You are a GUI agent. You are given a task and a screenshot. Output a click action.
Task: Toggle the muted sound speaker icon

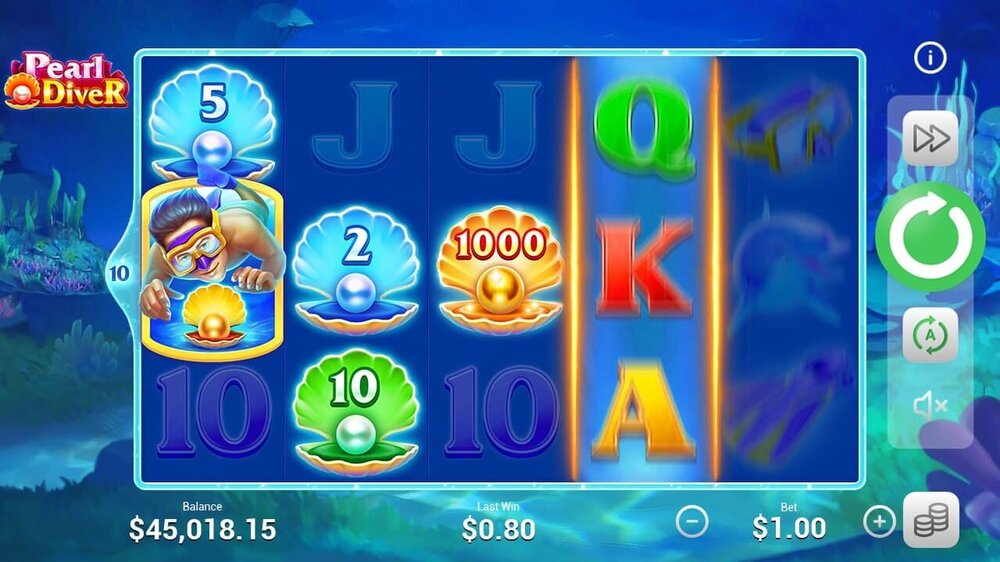click(x=930, y=404)
